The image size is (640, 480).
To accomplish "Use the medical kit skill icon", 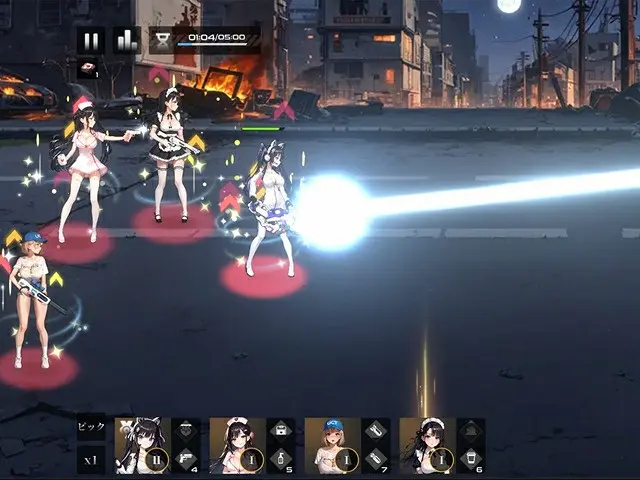I will coord(280,430).
